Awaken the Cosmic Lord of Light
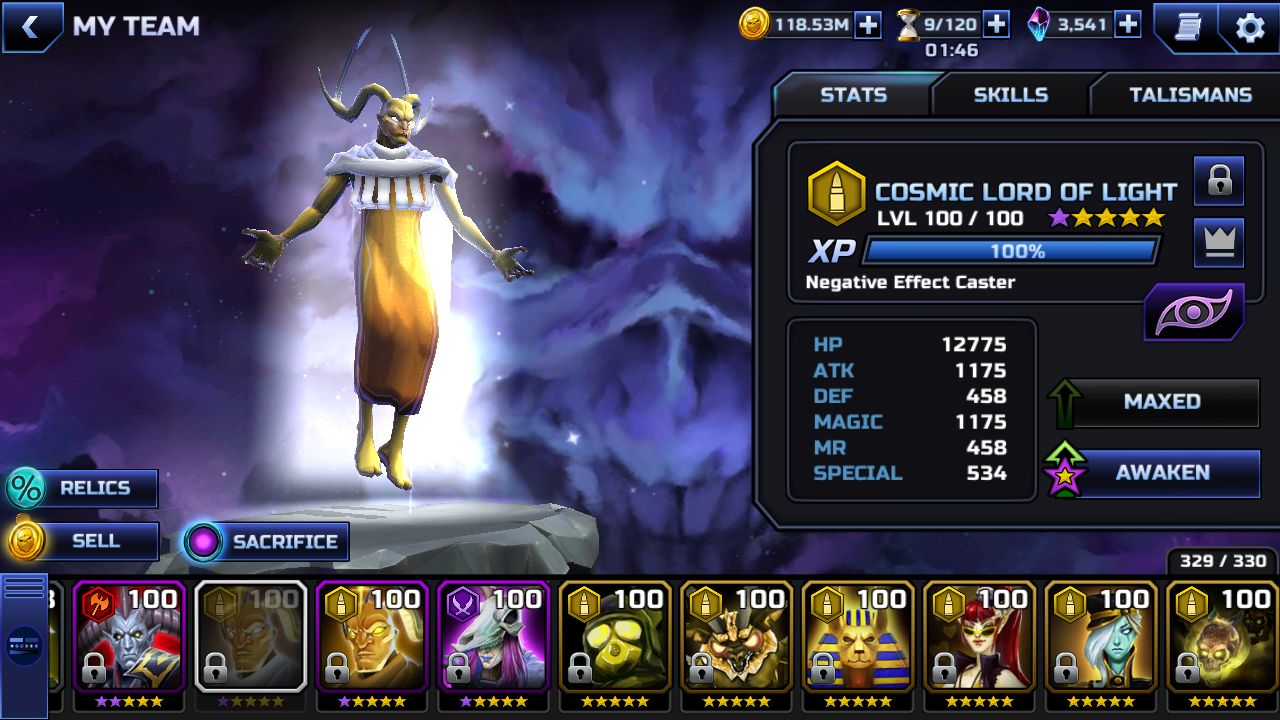This screenshot has width=1280, height=720. click(x=1160, y=473)
